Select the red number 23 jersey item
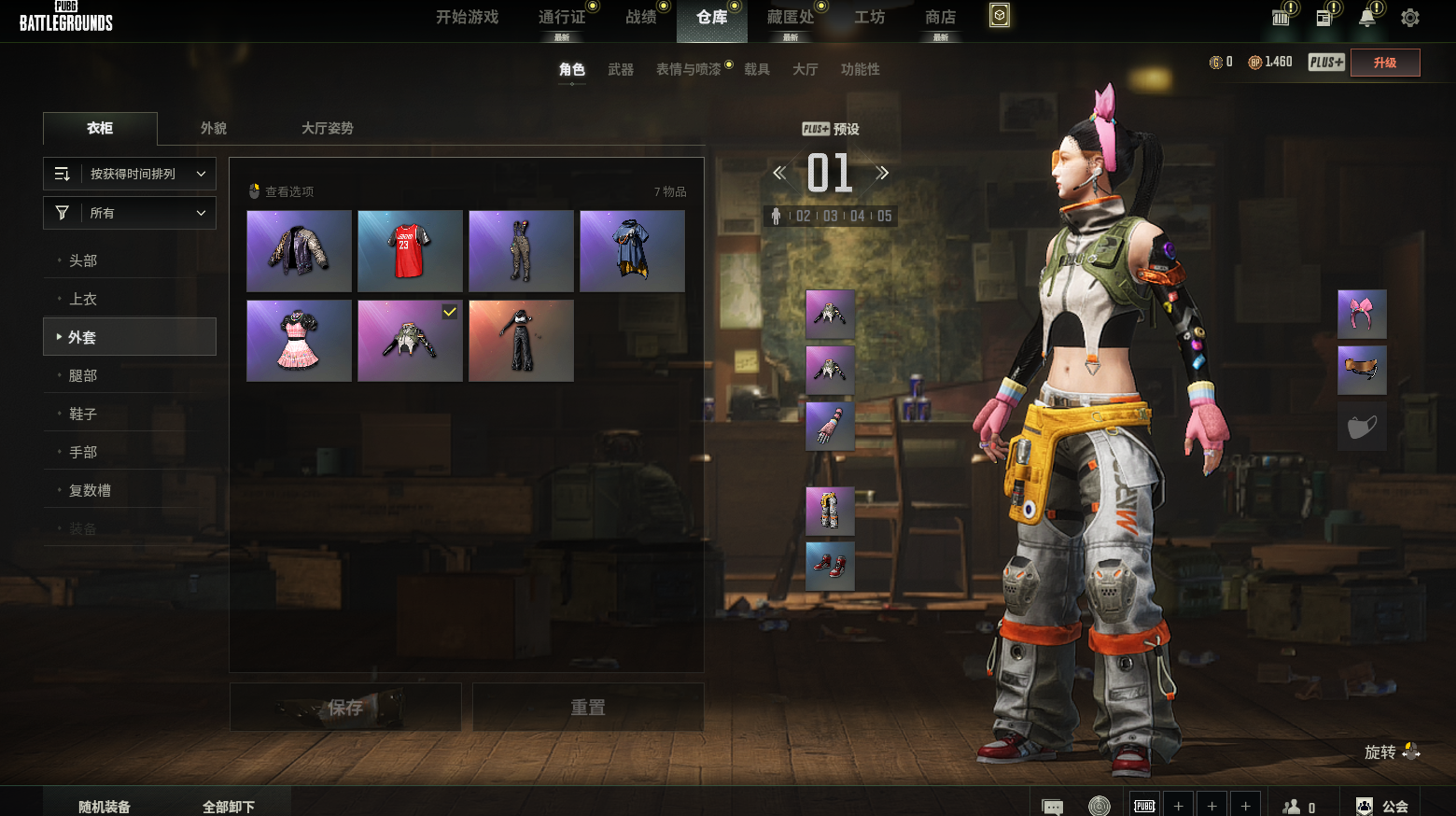The image size is (1456, 816). (x=410, y=251)
